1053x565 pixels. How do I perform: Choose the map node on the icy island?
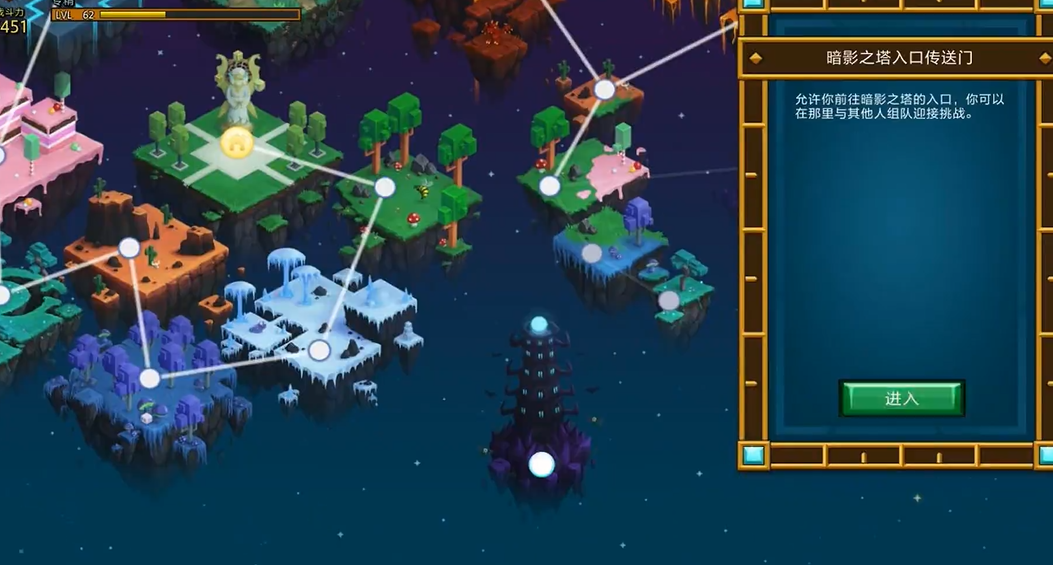319,350
